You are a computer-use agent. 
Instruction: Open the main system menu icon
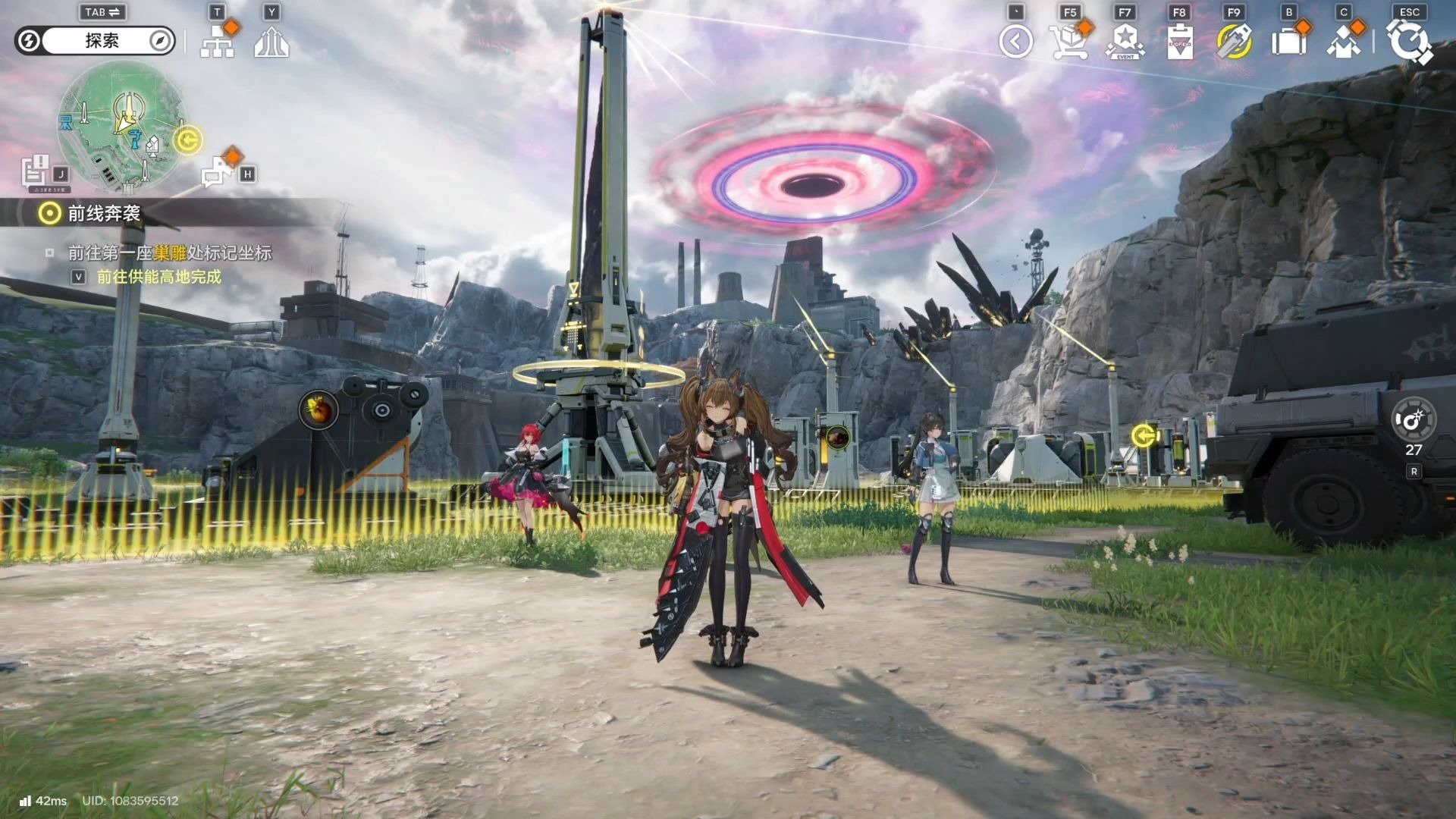[x=1409, y=42]
